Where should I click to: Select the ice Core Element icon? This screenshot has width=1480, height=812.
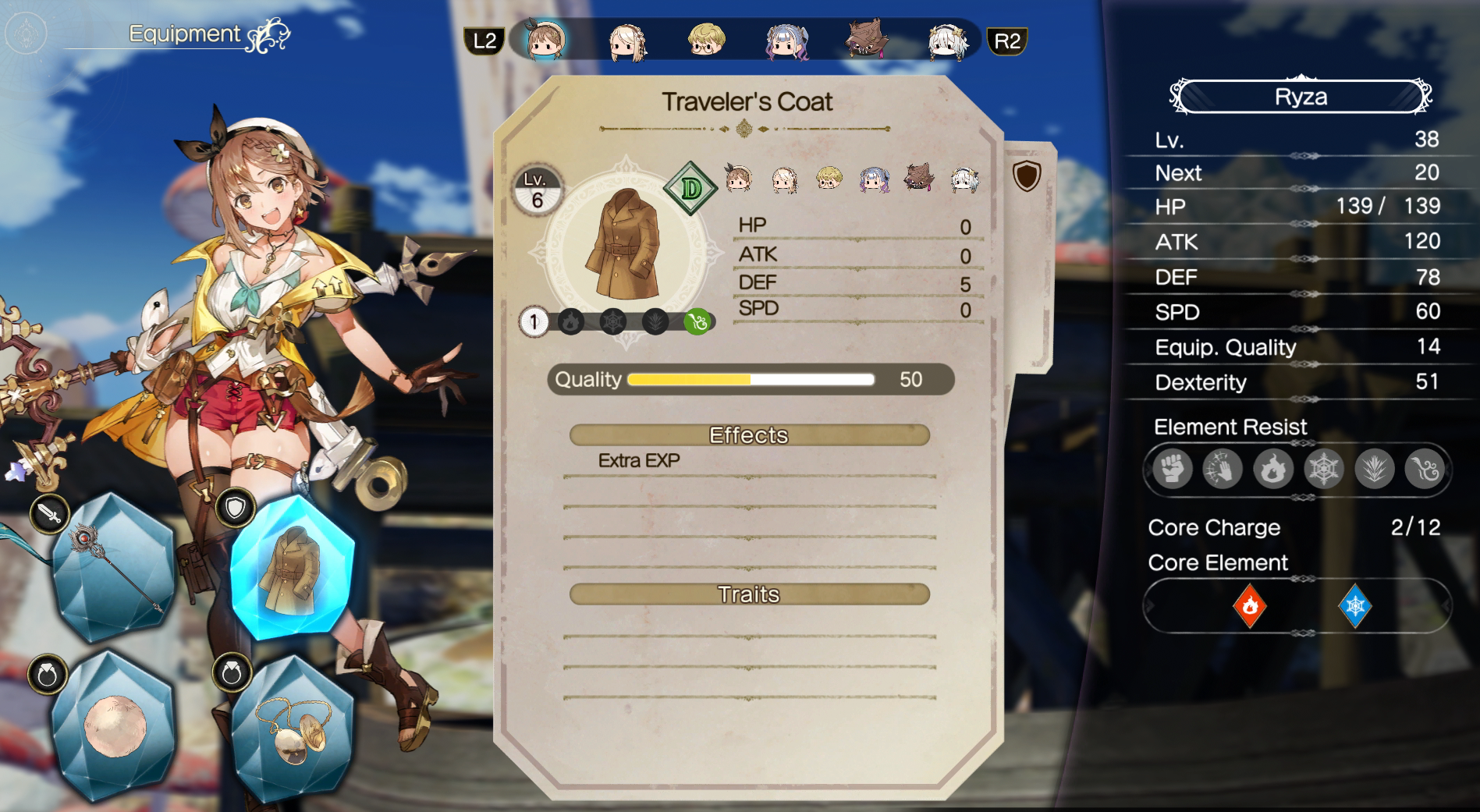pos(1355,605)
